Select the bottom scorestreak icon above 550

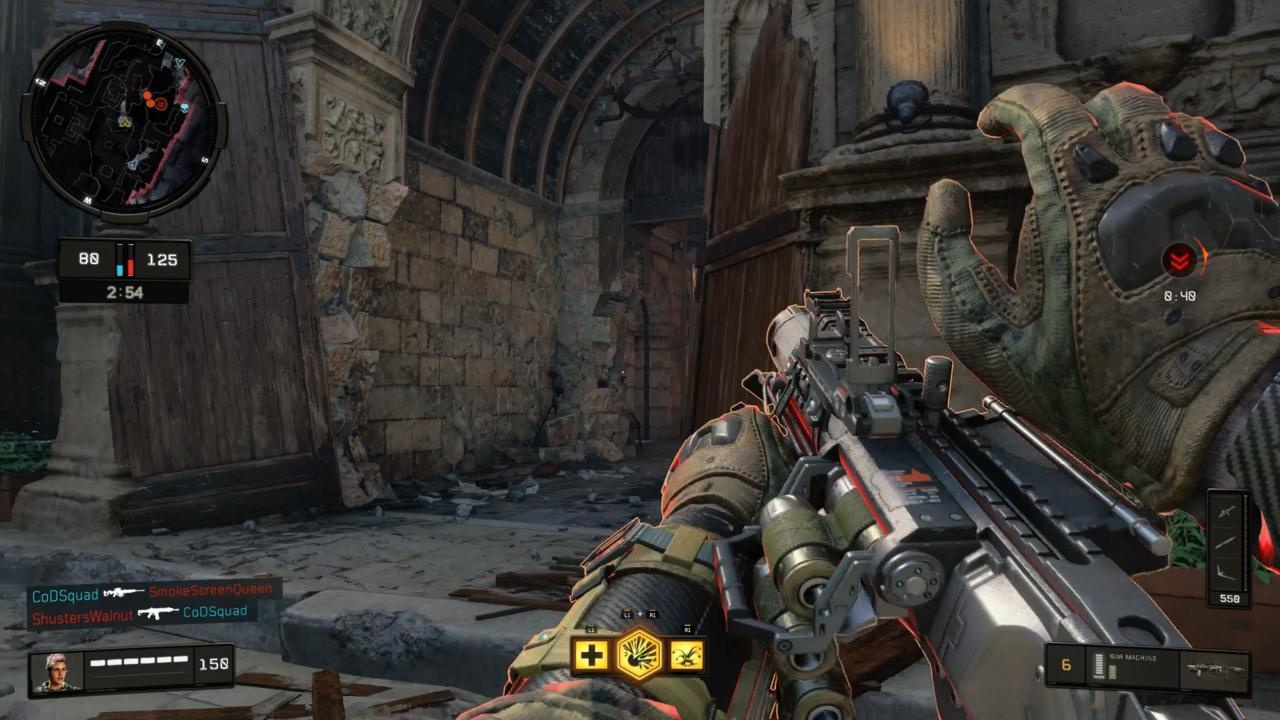1227,571
